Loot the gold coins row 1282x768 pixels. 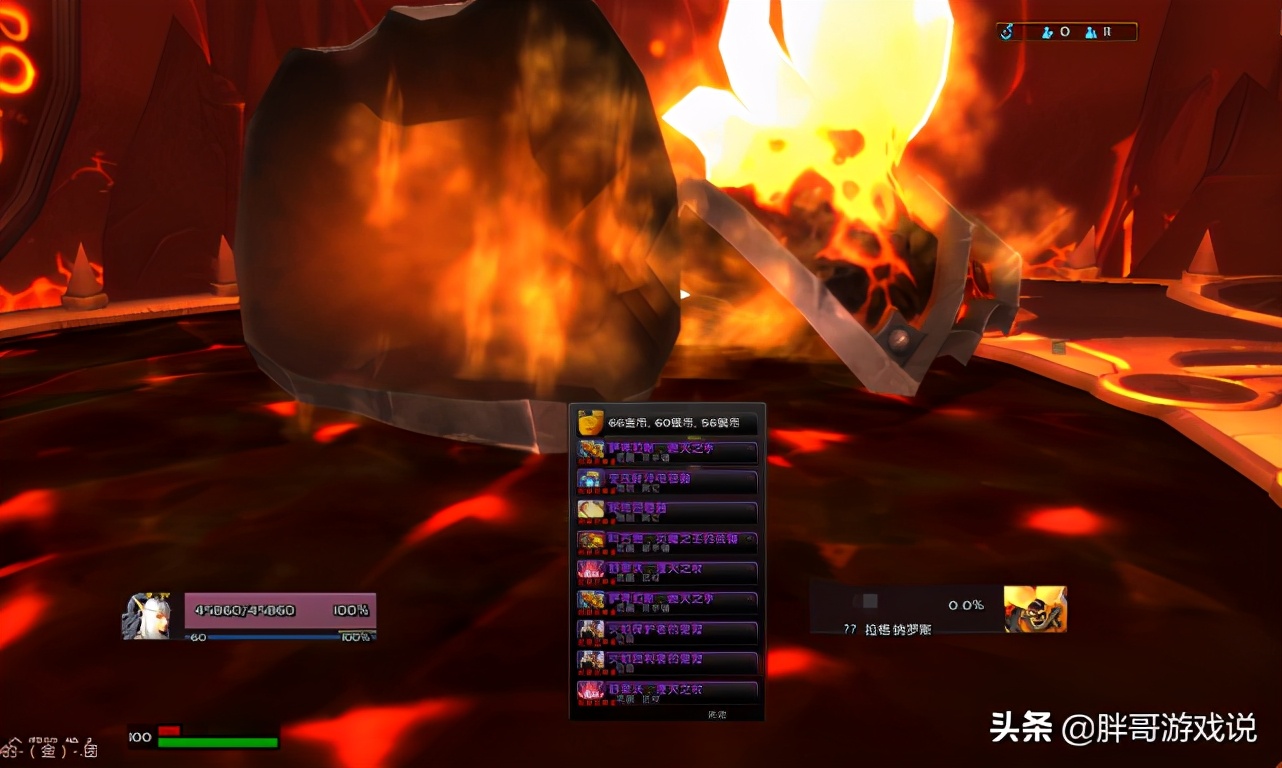pyautogui.click(x=667, y=423)
